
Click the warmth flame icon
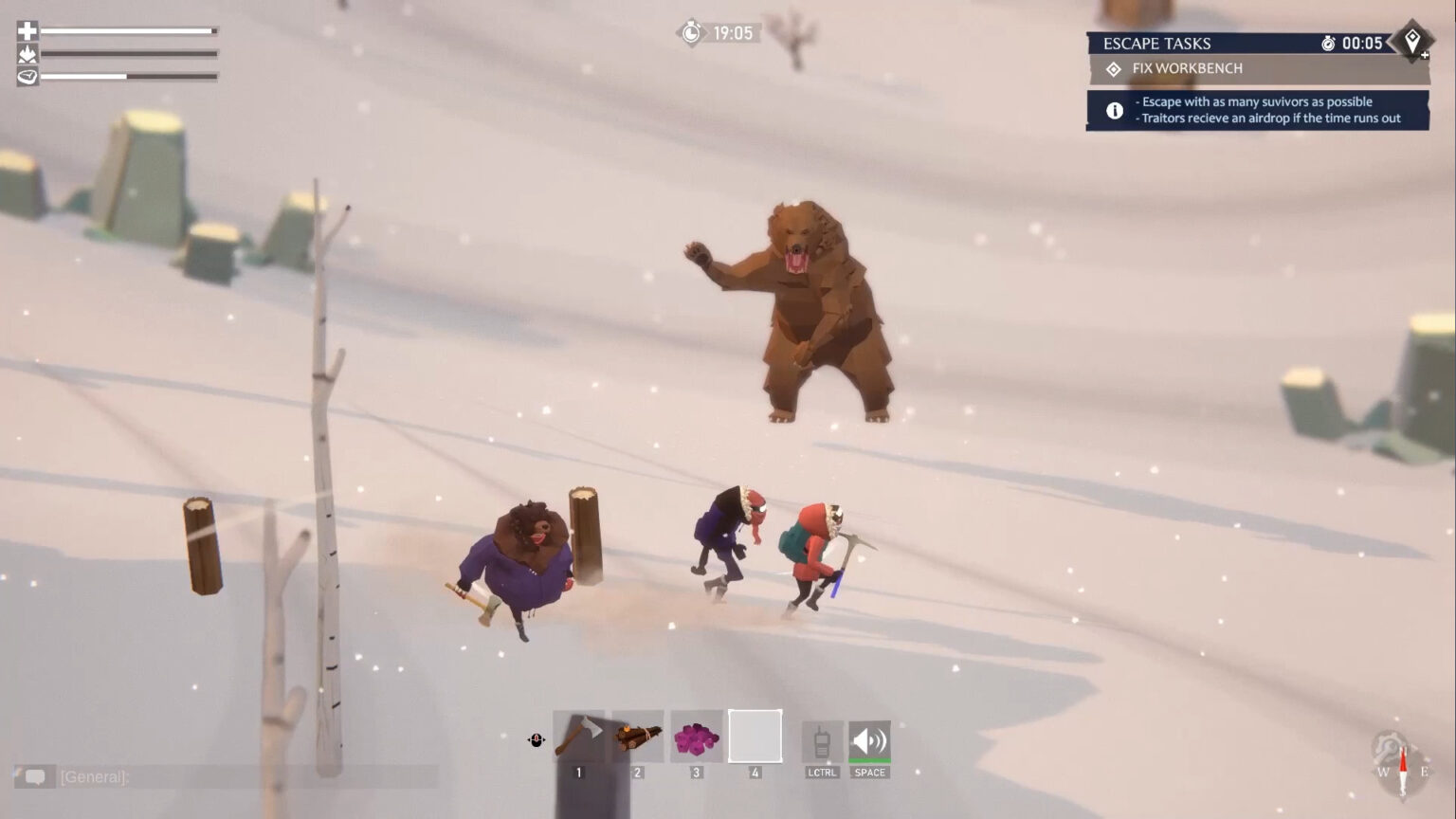[26, 54]
